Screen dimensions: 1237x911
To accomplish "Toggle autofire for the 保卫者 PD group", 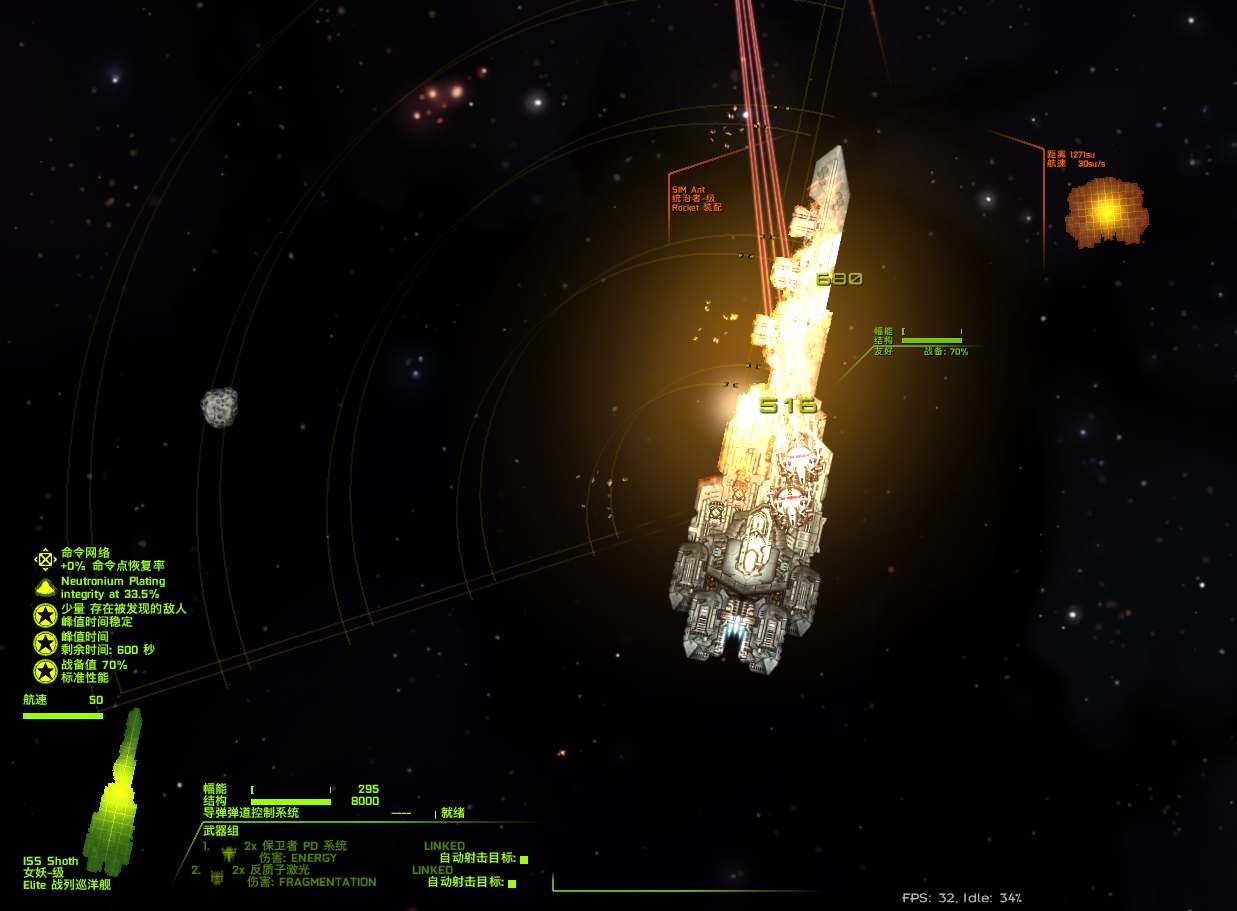I will click(x=524, y=859).
